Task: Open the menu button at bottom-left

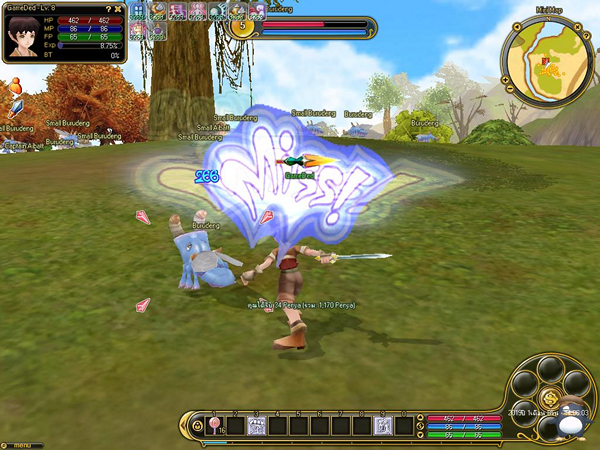Action: click(x=20, y=444)
